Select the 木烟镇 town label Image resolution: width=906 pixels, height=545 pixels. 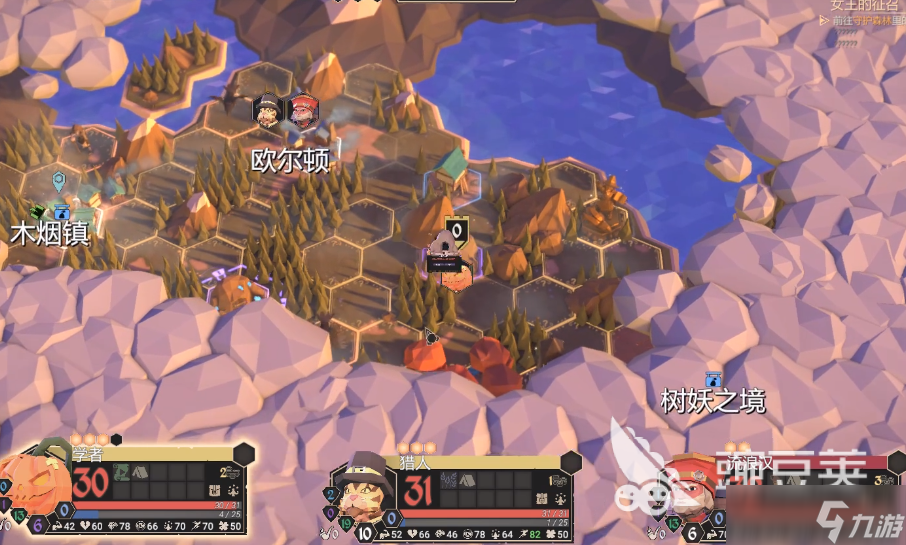coord(50,234)
